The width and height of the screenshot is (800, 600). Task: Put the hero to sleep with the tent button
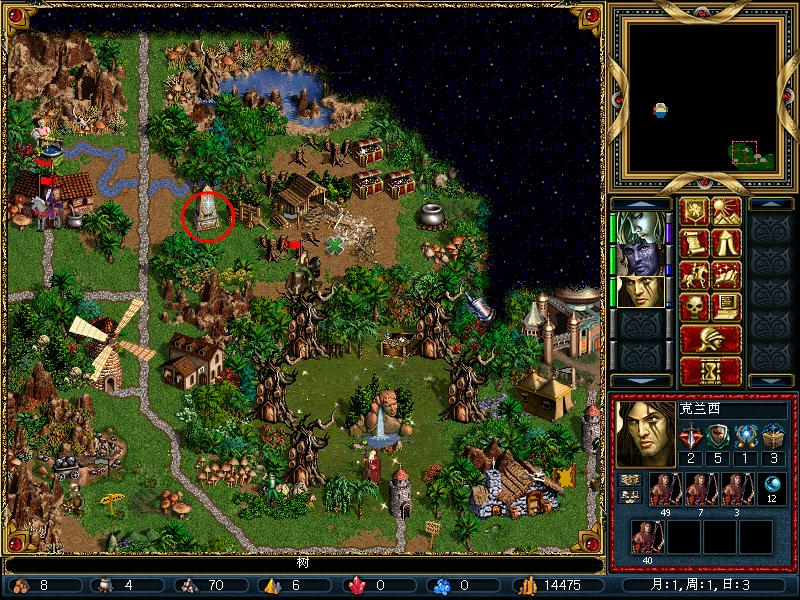pyautogui.click(x=726, y=243)
